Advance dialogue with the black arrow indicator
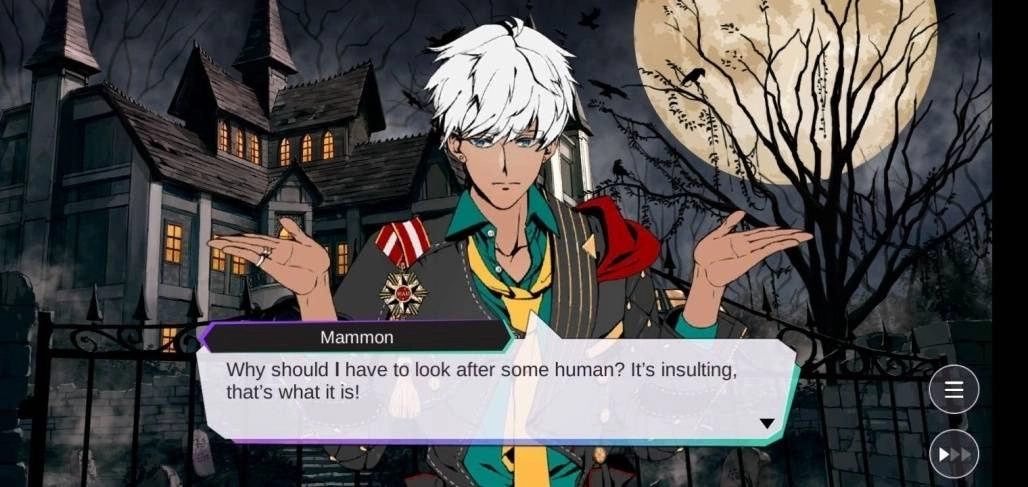The height and width of the screenshot is (487, 1028). pos(767,423)
